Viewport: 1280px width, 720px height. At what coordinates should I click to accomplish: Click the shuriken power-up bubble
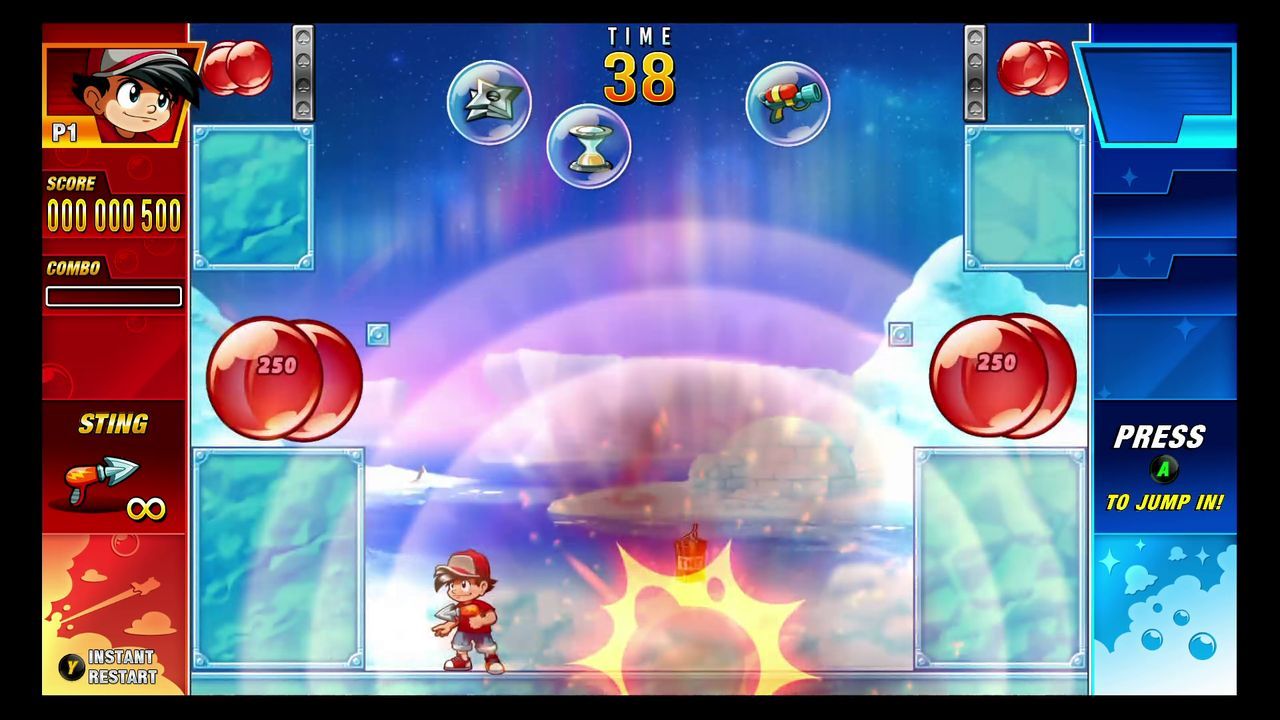(x=489, y=101)
